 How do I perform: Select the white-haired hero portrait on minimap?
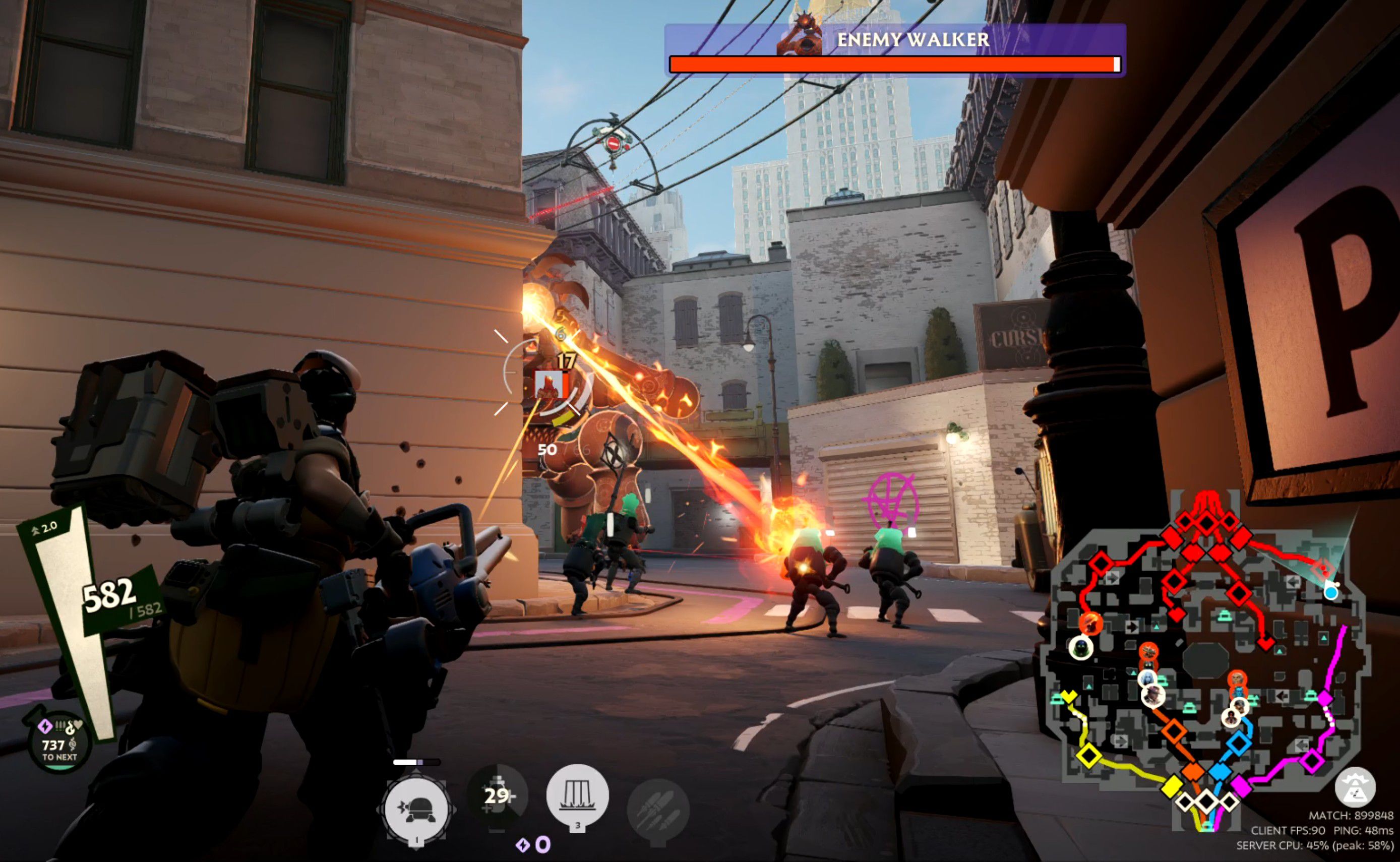point(1147,678)
